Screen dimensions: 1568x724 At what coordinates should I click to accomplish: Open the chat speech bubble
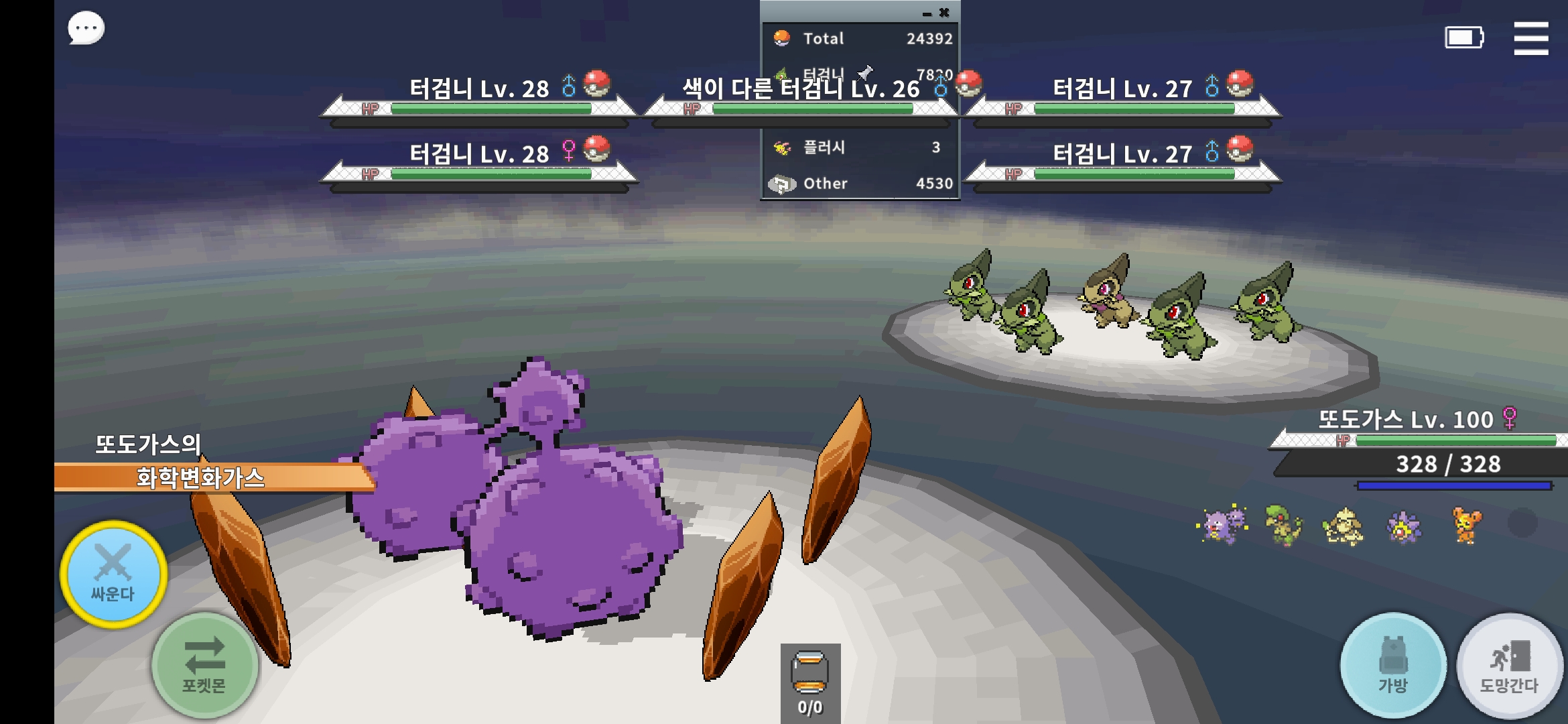coord(86,29)
